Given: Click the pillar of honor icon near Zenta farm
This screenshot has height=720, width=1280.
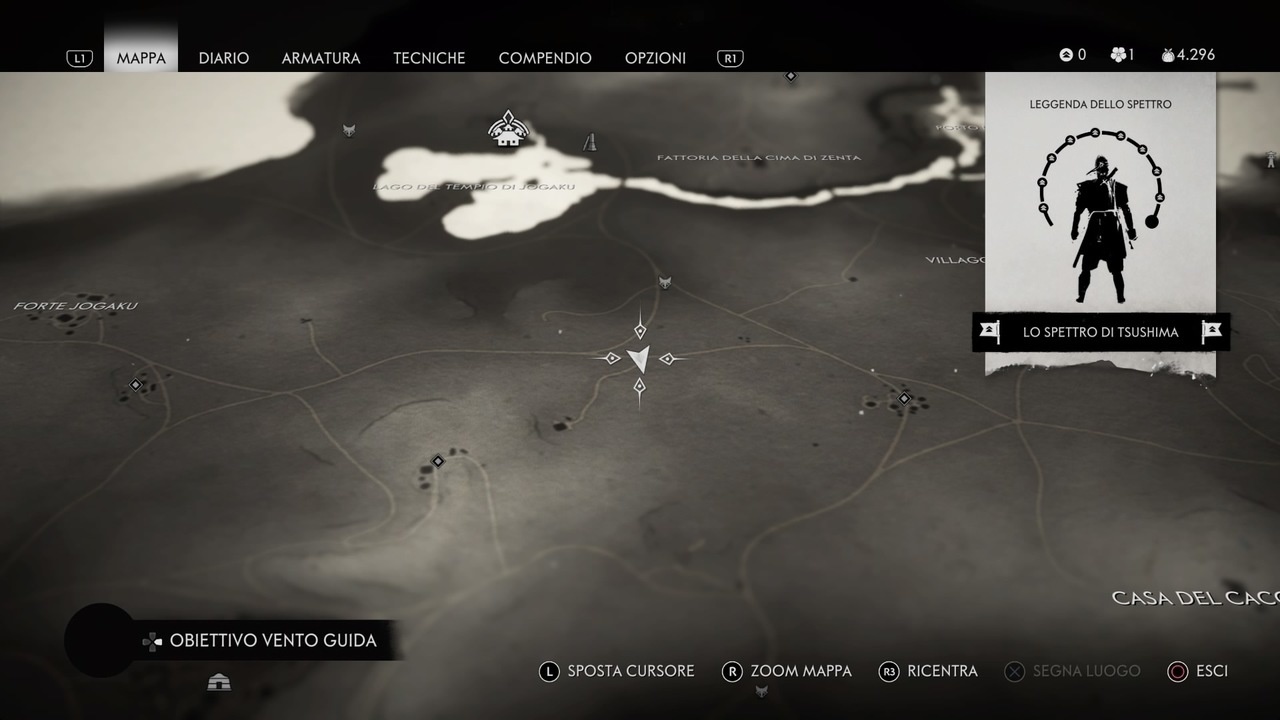Looking at the screenshot, I should [589, 141].
